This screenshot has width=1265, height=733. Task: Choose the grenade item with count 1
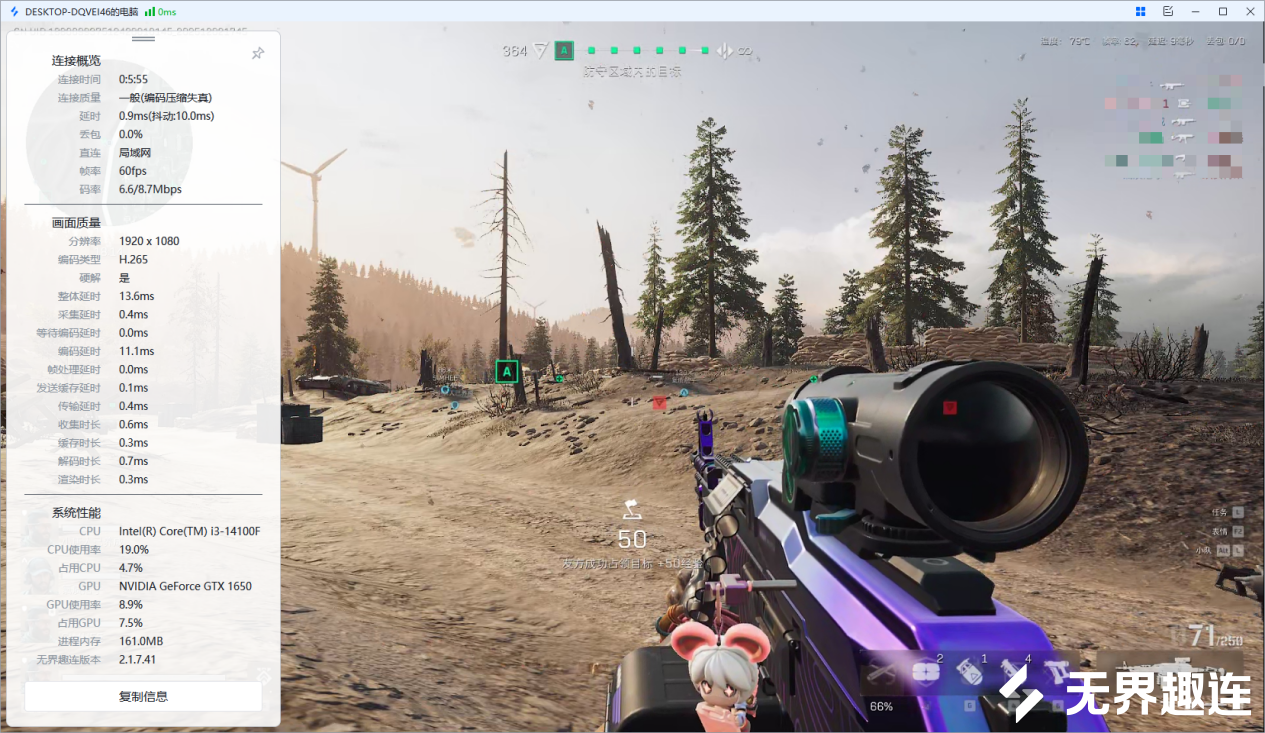tap(968, 674)
